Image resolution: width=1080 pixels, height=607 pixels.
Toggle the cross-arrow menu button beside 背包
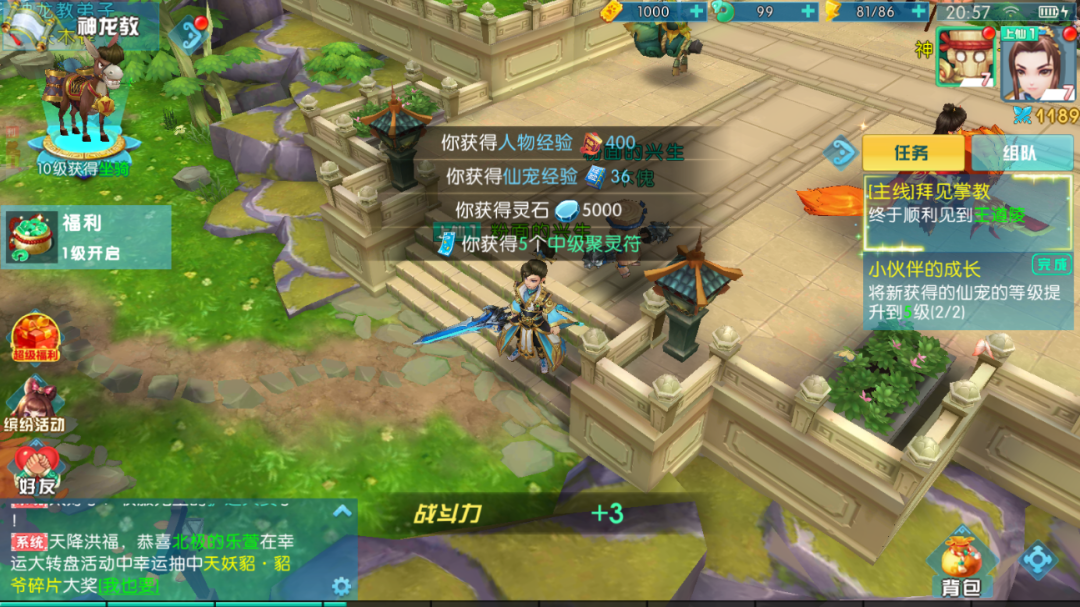[x=1037, y=560]
